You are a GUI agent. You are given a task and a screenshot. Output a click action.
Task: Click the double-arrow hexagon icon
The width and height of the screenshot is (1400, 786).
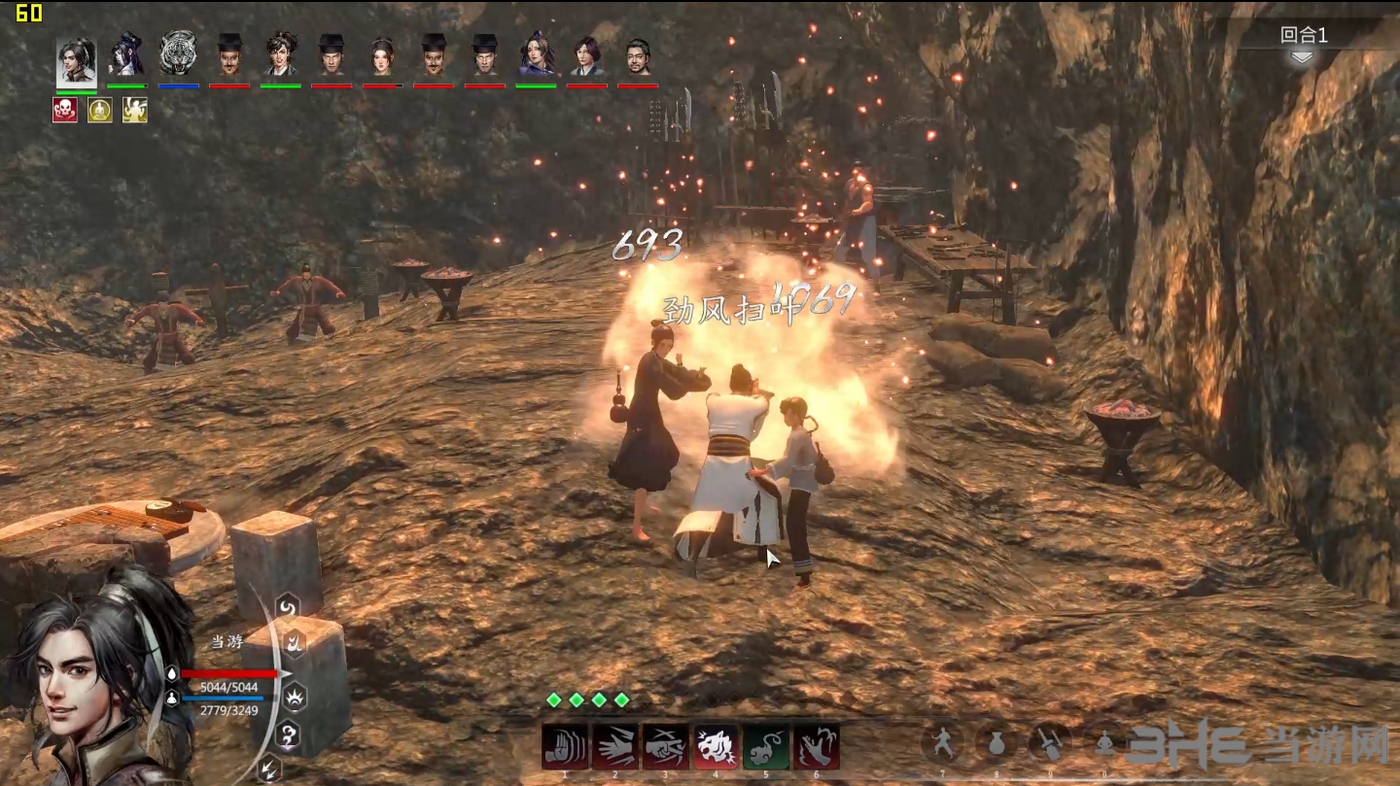tap(269, 768)
